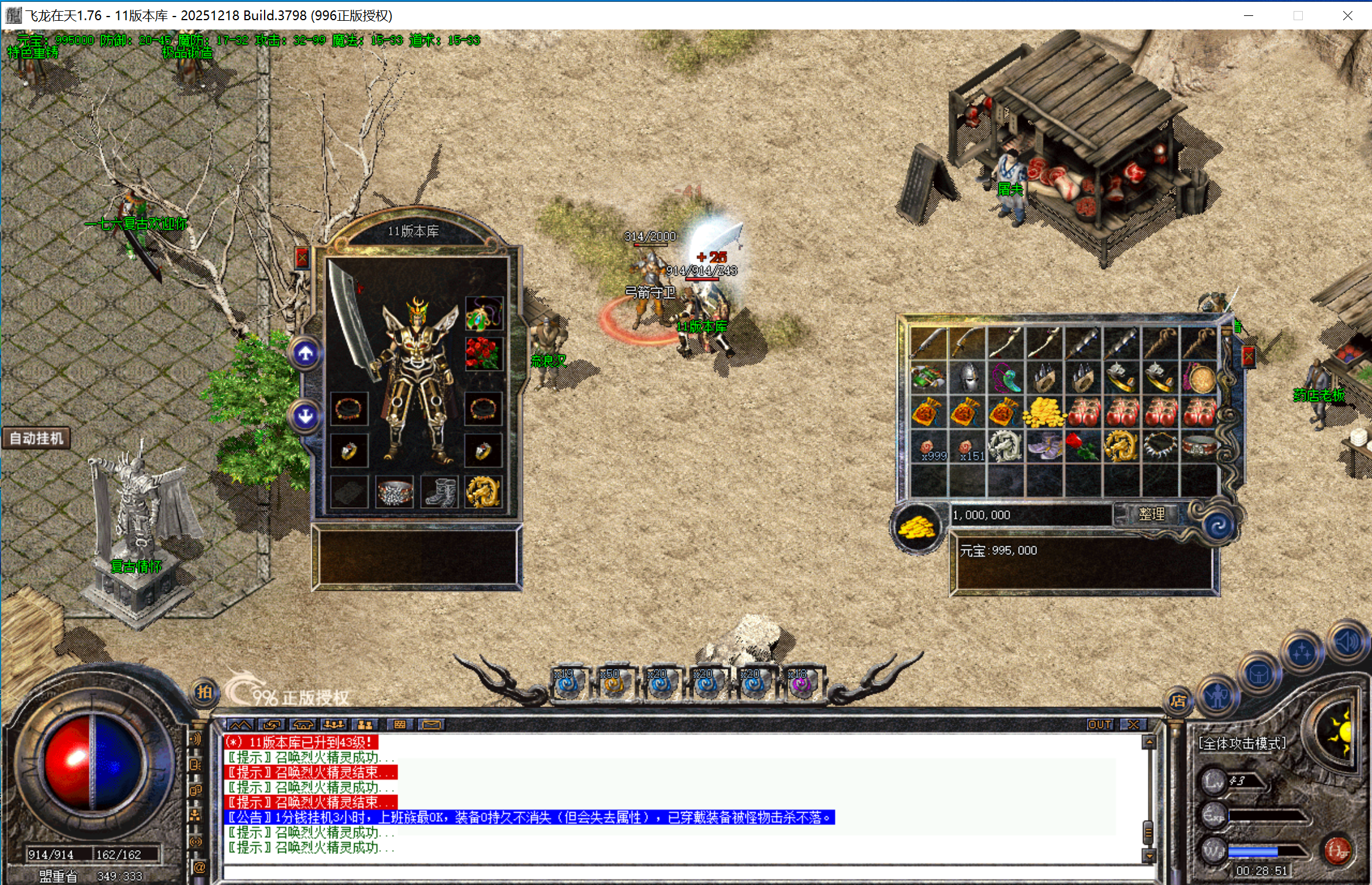Close the game window
Screen dimensions: 1372x885
[x=1347, y=15]
